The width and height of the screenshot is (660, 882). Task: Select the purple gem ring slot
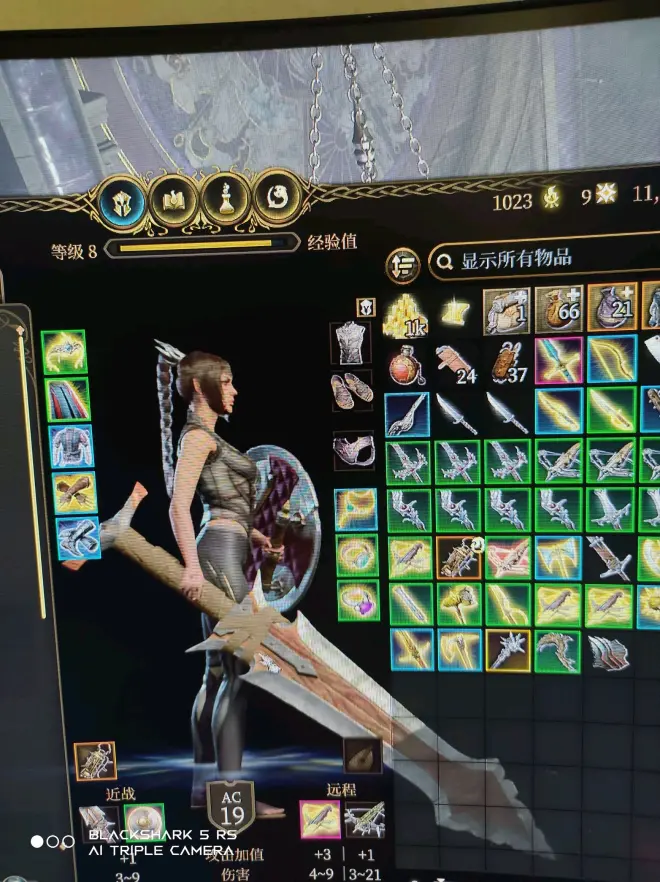point(358,601)
